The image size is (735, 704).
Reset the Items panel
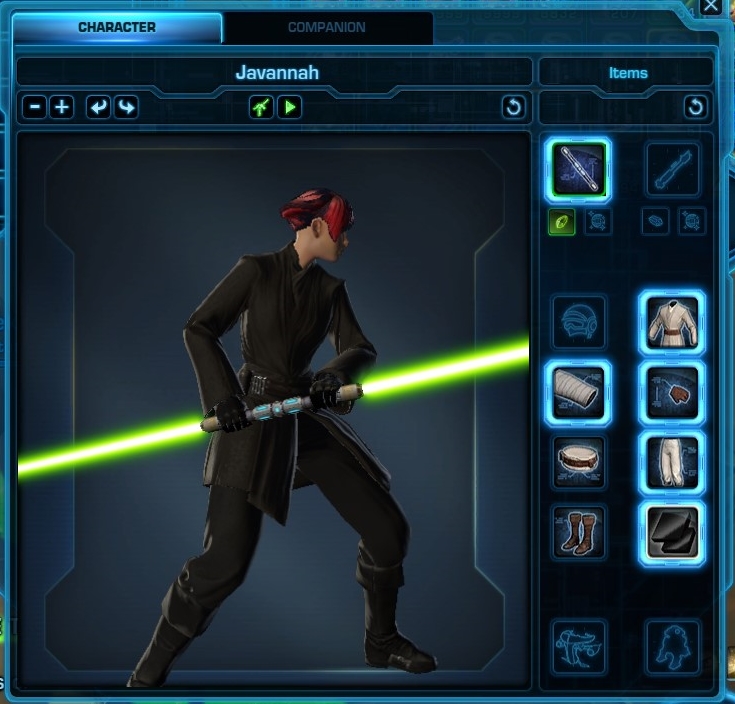(695, 107)
